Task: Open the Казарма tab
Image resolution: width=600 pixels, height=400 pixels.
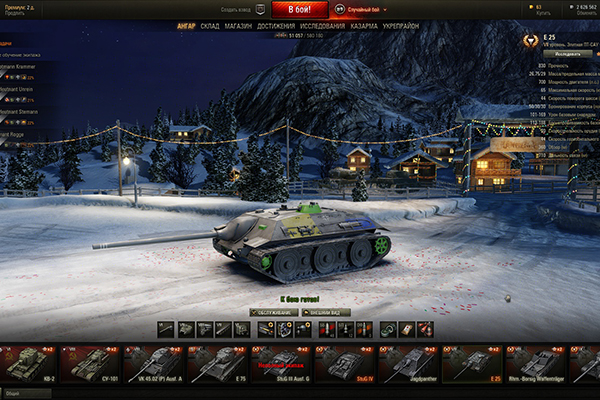Action: (x=364, y=27)
